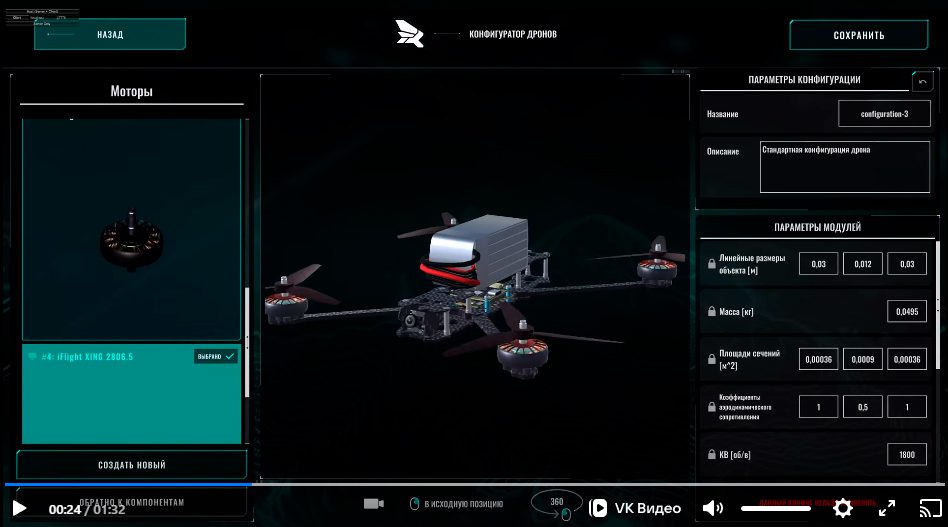Create a new motor with СОЗДАТЬ НОВЫЙ
Screen dimensions: 948x527
131,465
